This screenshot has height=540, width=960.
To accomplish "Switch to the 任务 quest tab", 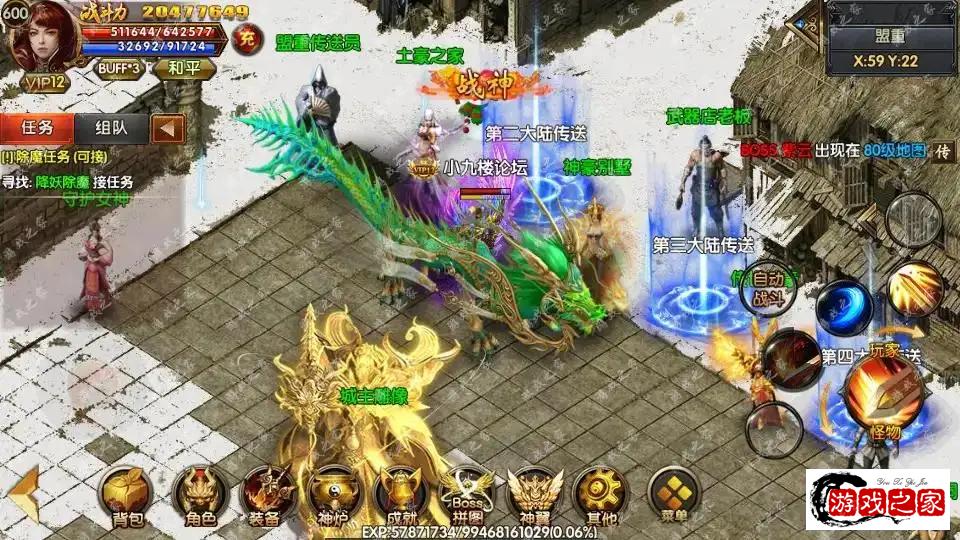I will [37, 128].
